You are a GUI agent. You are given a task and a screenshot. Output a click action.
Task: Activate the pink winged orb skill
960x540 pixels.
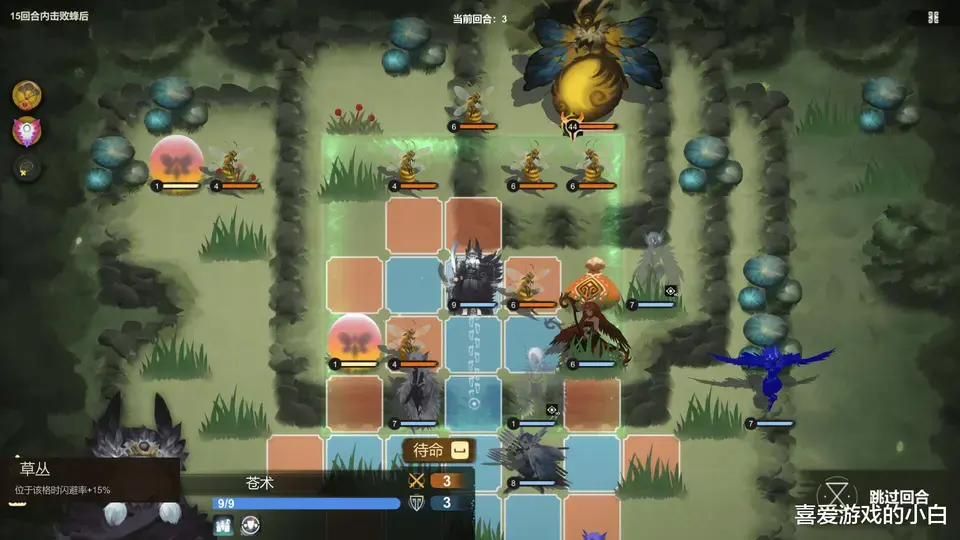(x=27, y=131)
